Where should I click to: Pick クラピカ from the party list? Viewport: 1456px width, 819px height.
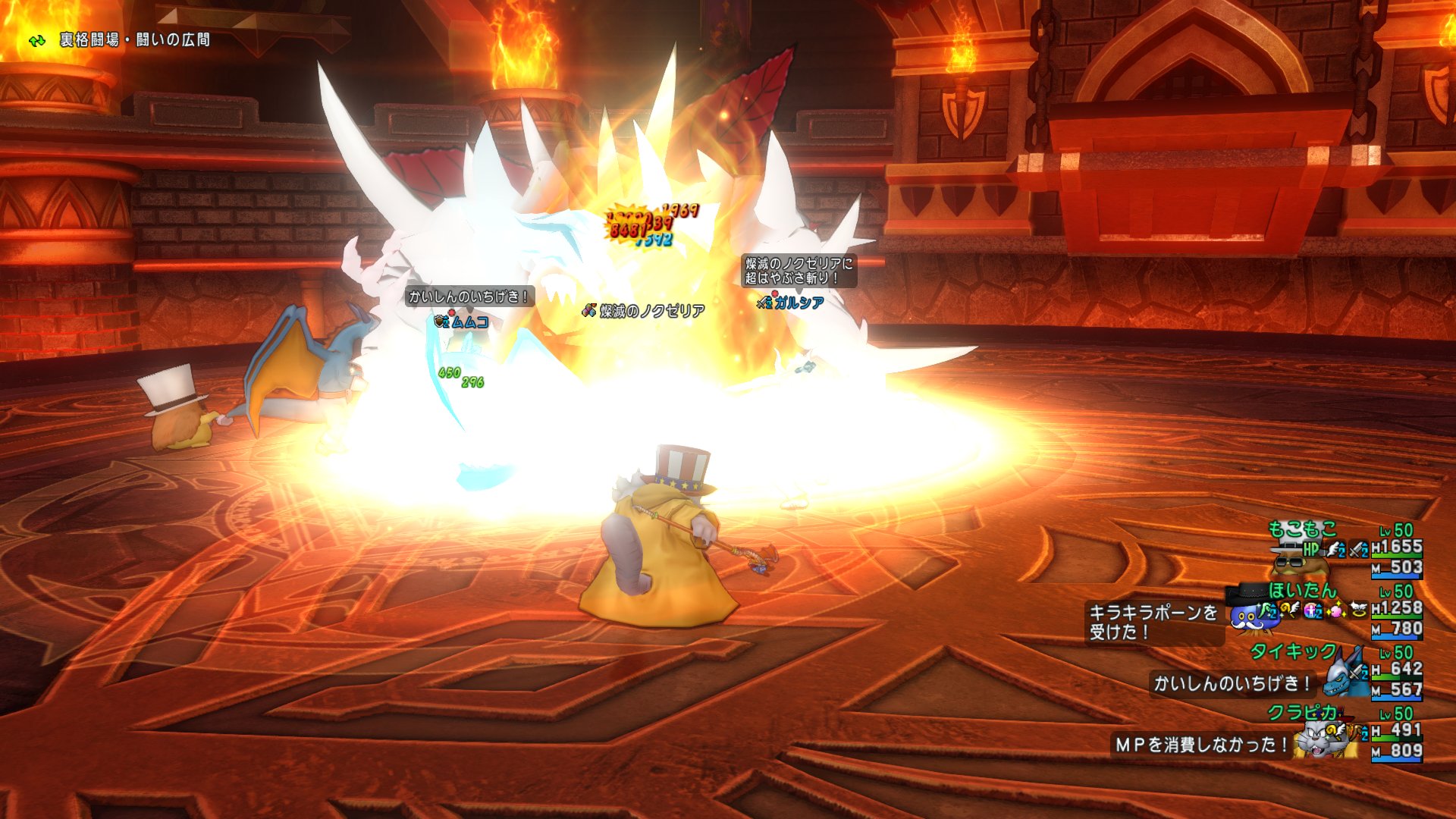pyautogui.click(x=1301, y=713)
